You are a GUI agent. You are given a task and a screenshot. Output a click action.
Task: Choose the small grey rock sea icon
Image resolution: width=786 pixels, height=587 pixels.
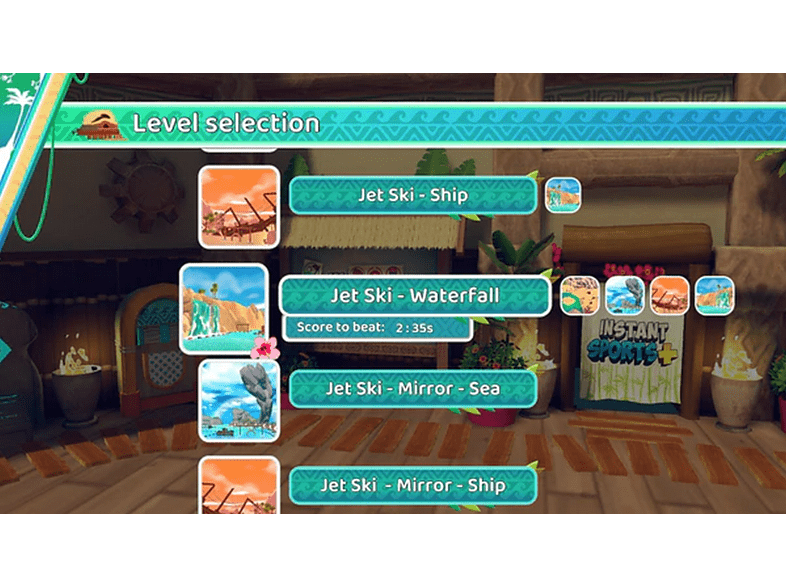625,295
